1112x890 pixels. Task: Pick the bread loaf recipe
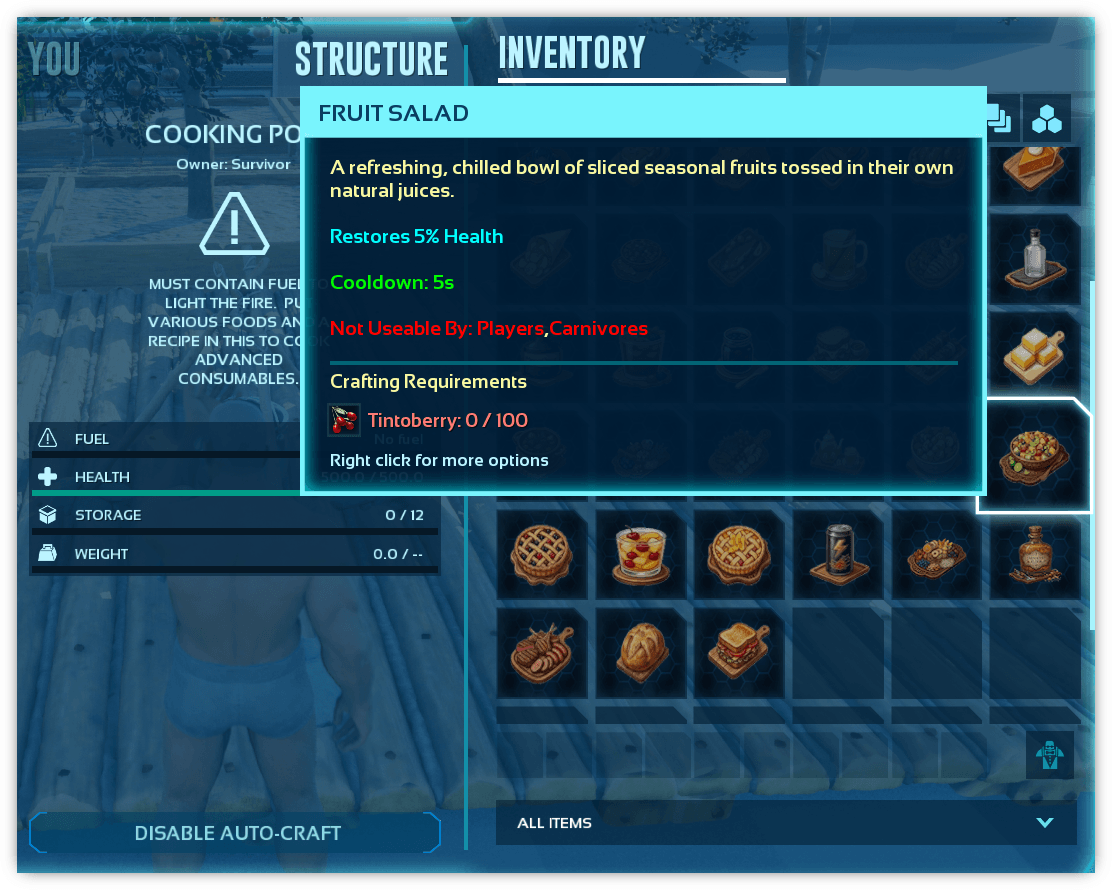(x=639, y=652)
